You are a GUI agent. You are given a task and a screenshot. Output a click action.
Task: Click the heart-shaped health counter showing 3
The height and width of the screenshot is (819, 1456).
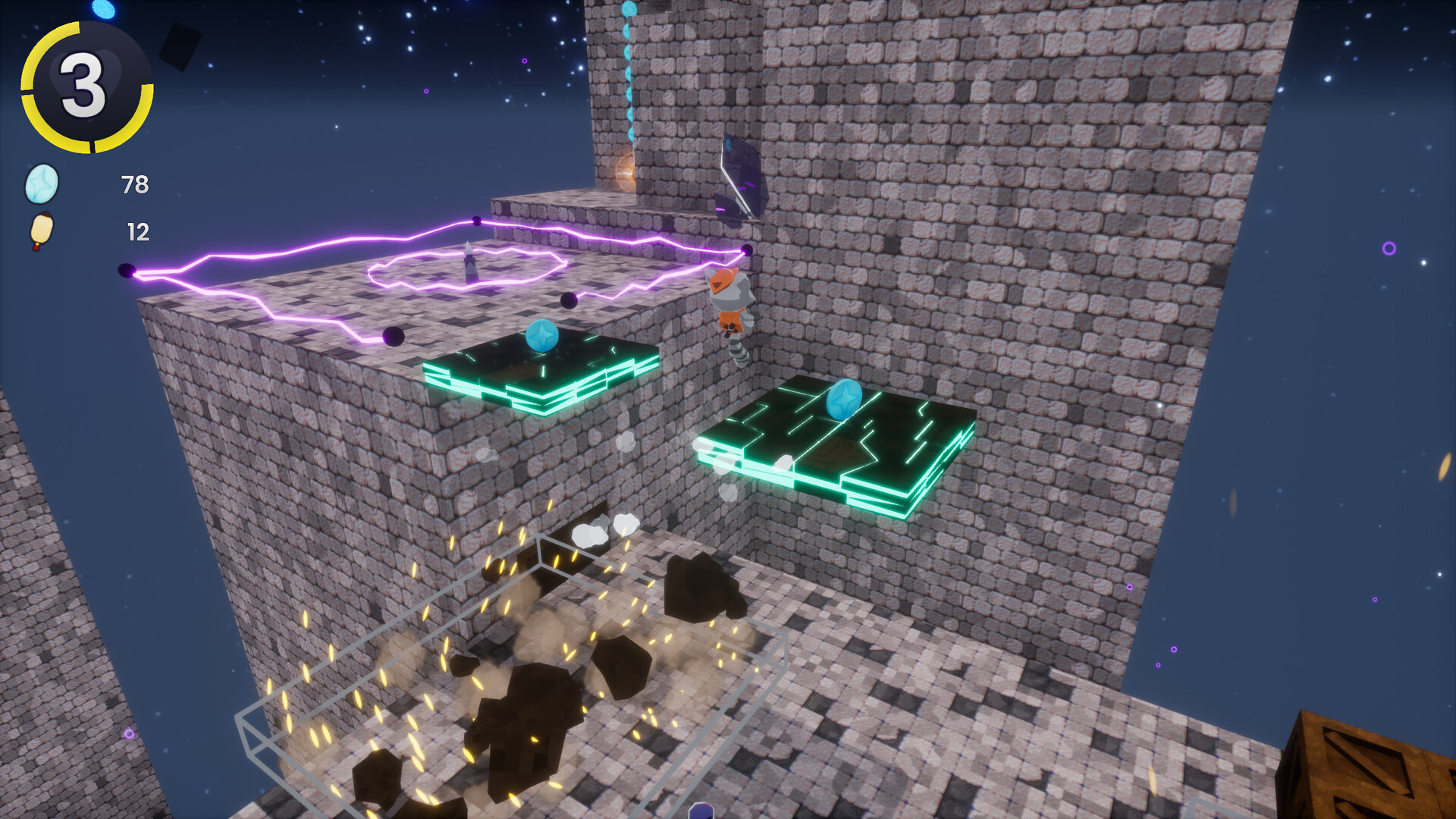point(83,85)
